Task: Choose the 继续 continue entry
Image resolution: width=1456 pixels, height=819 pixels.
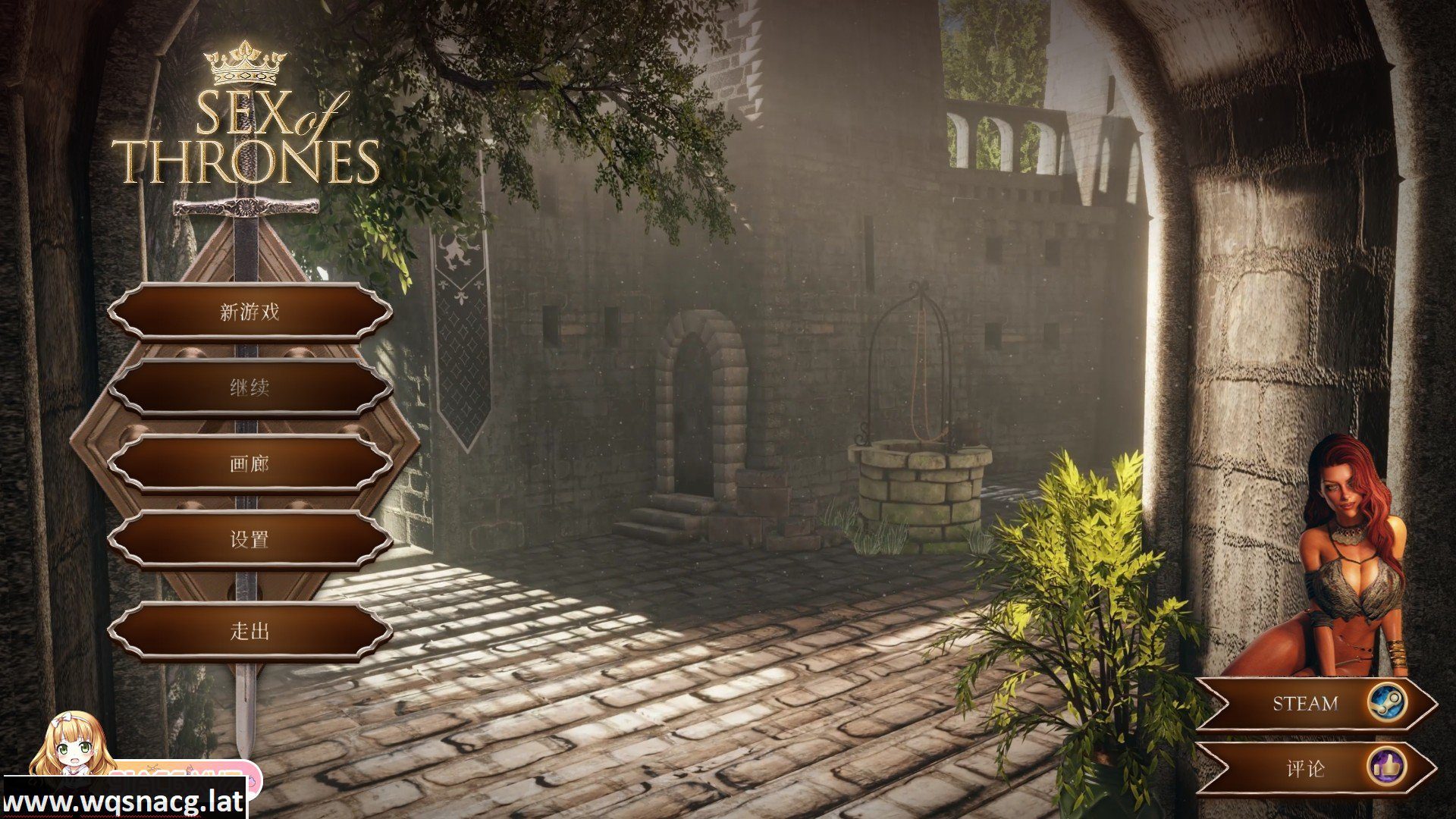Action: click(249, 388)
